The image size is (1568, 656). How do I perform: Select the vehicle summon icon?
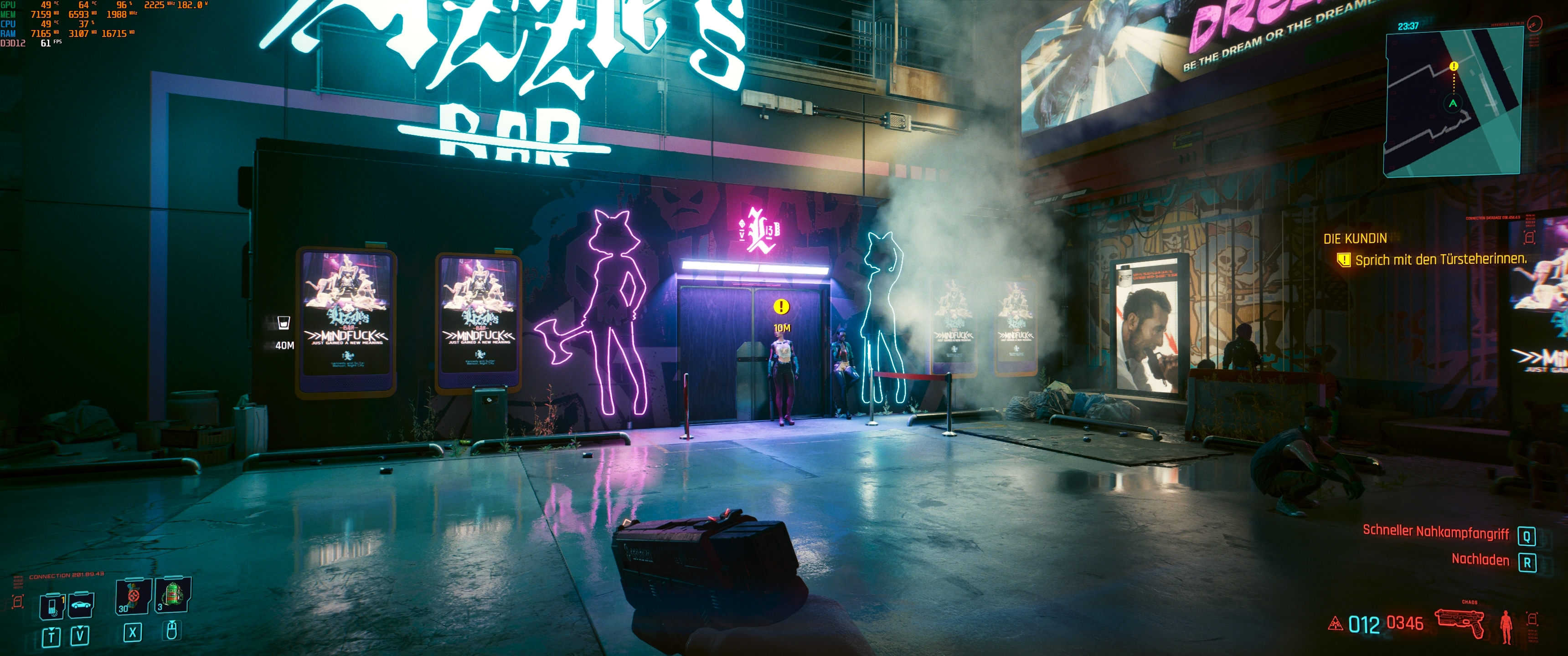point(81,605)
